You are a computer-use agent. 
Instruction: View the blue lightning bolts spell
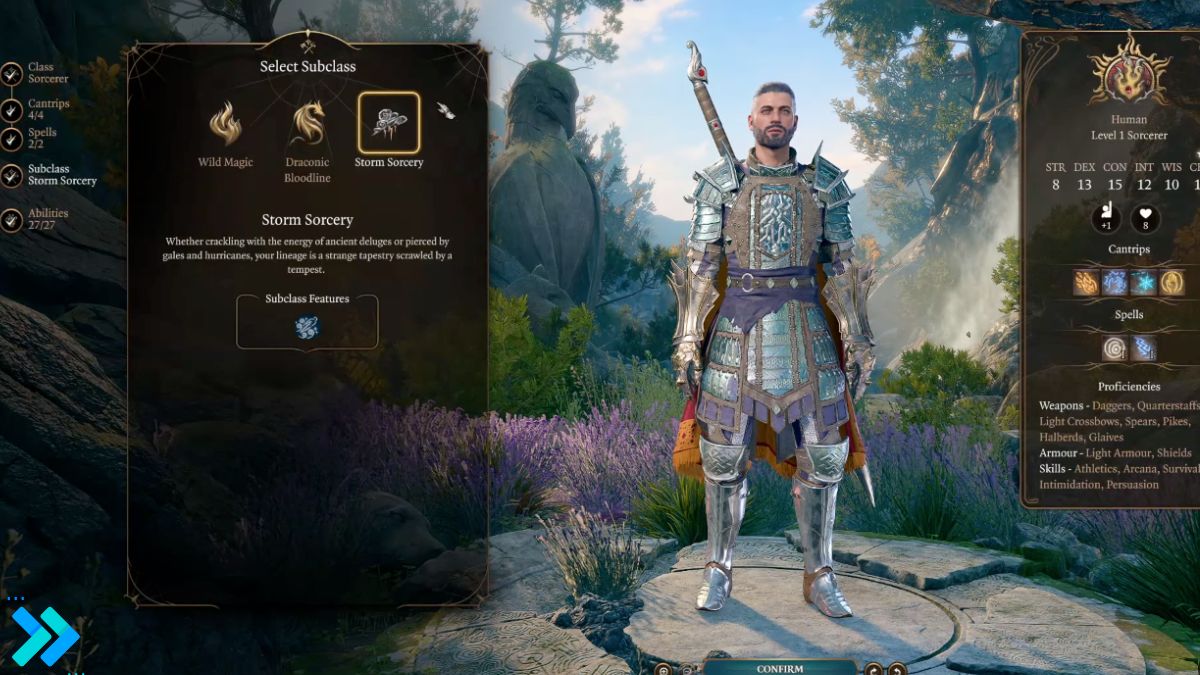point(1143,348)
